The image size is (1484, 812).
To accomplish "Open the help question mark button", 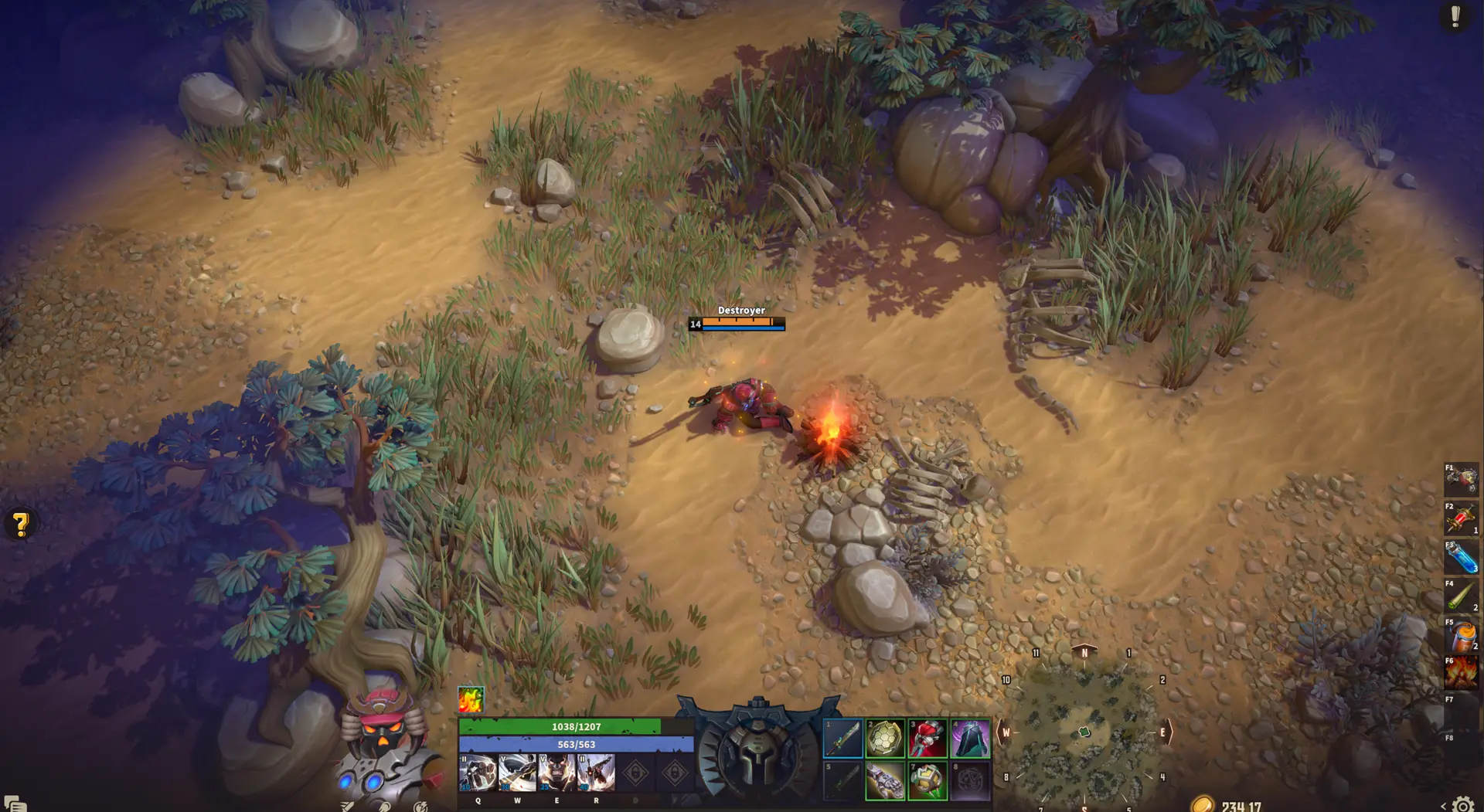I will [x=21, y=525].
